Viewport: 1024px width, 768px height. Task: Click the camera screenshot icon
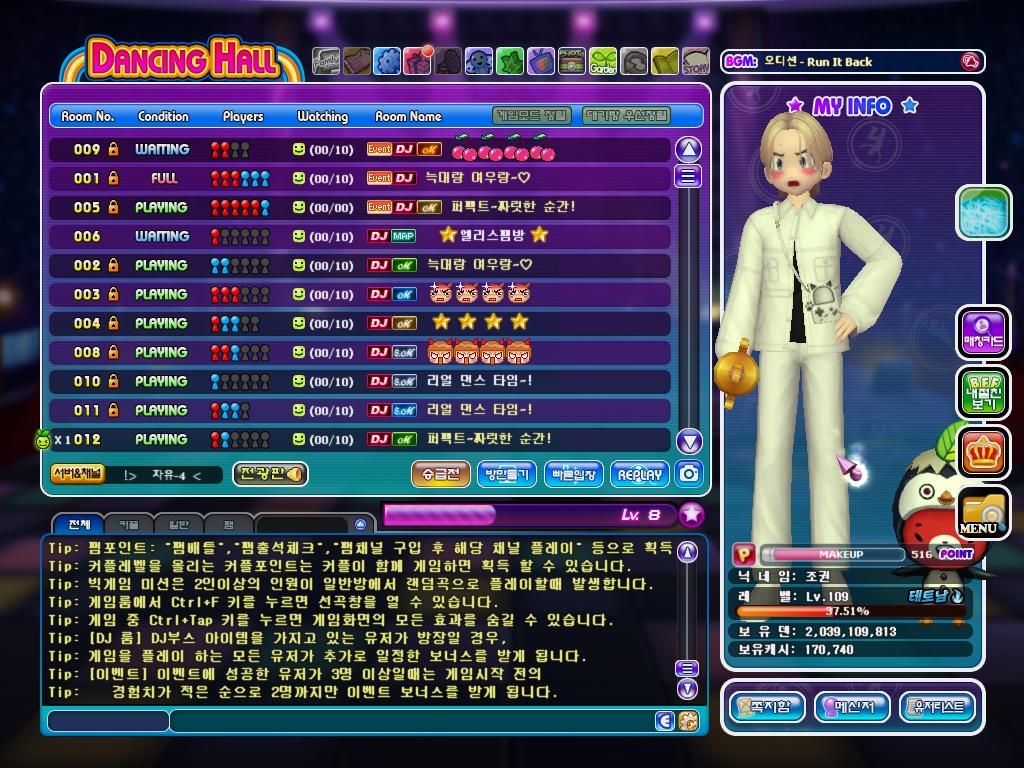click(689, 474)
